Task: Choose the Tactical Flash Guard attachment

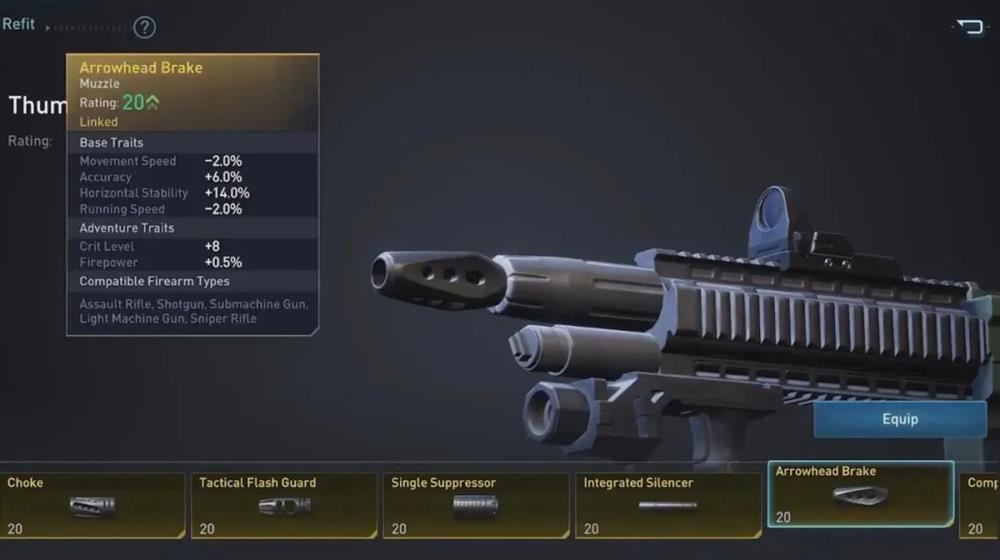Action: [284, 505]
